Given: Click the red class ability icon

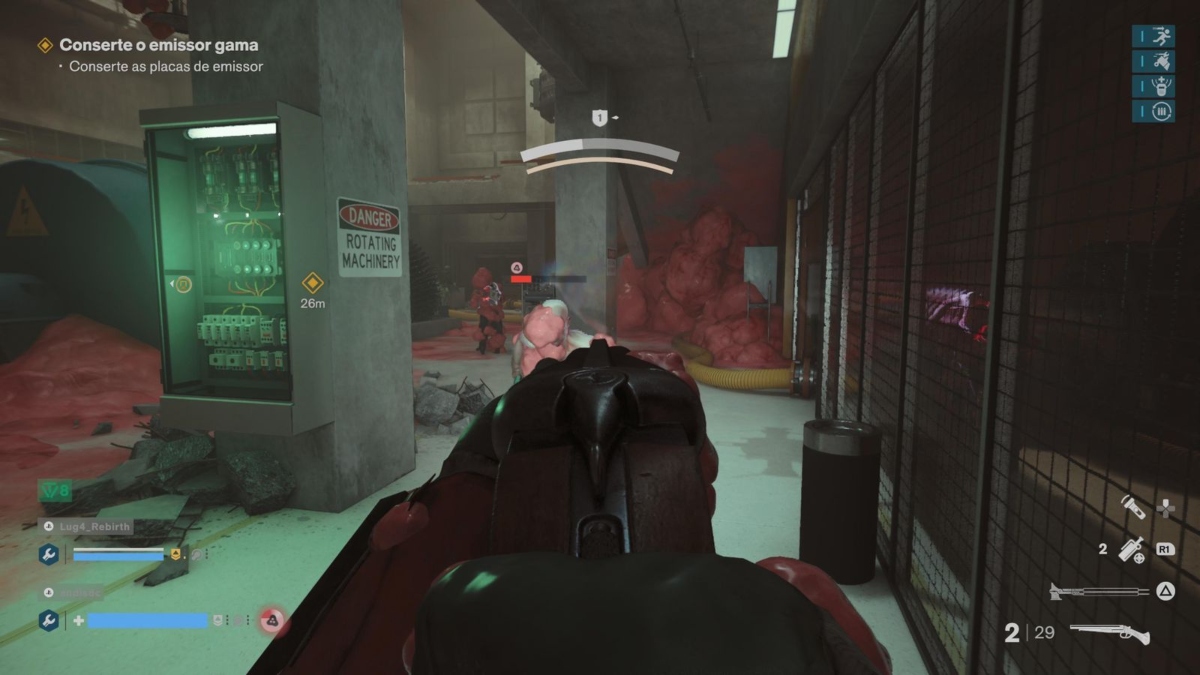Looking at the screenshot, I should tap(271, 621).
